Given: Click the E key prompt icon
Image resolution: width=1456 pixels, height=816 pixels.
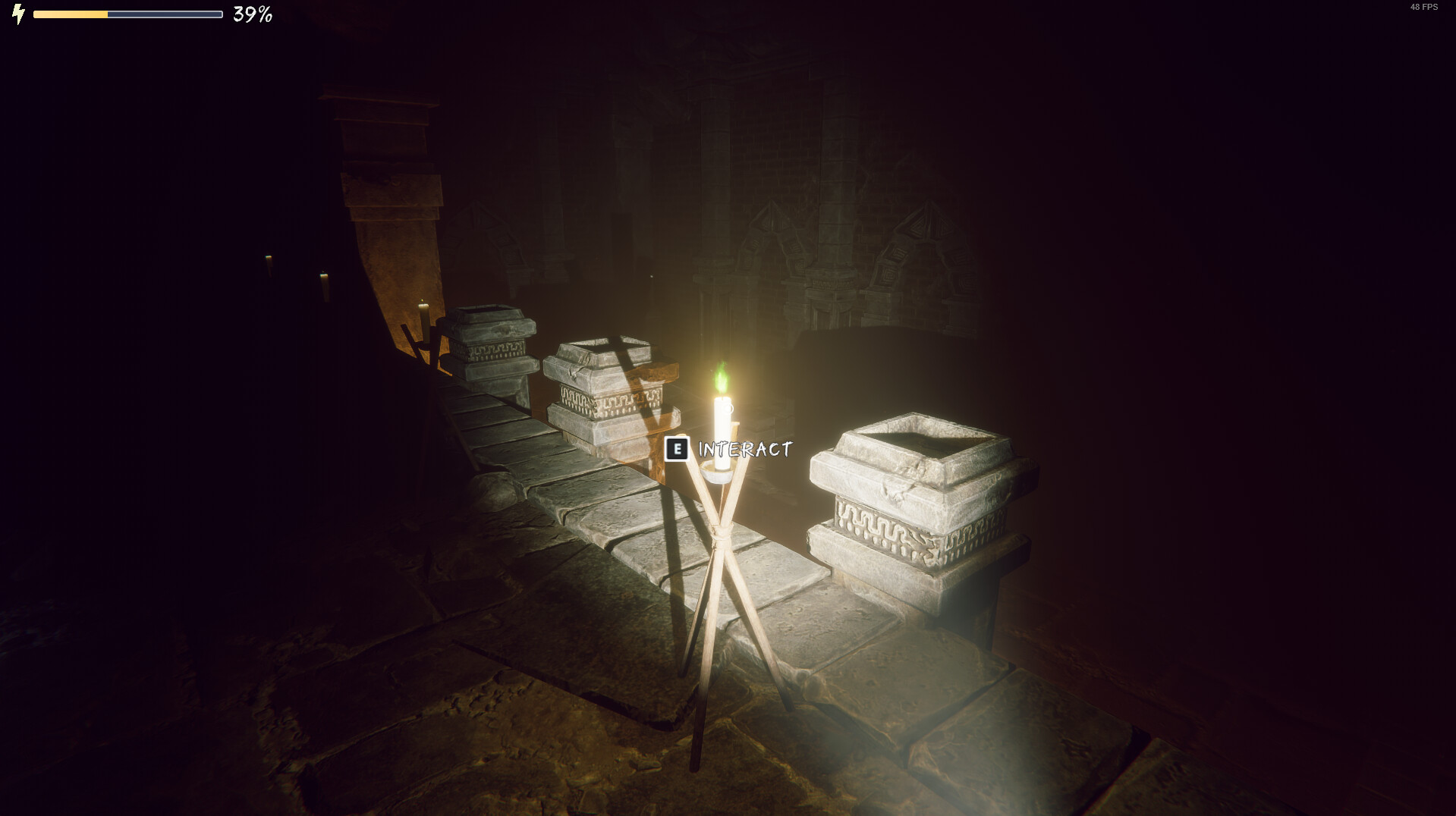Looking at the screenshot, I should tap(678, 448).
